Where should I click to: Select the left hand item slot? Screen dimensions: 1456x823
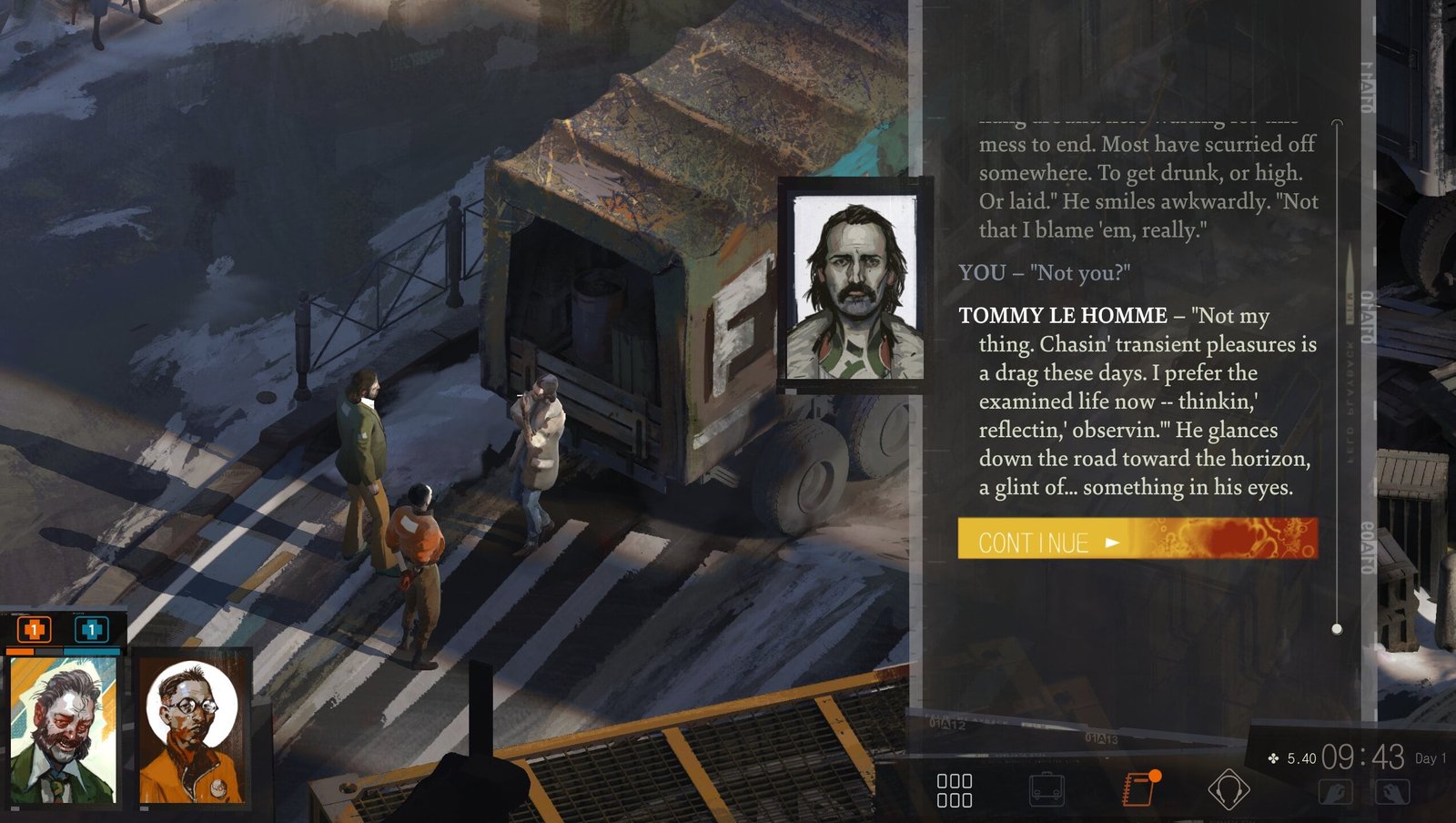click(1335, 792)
